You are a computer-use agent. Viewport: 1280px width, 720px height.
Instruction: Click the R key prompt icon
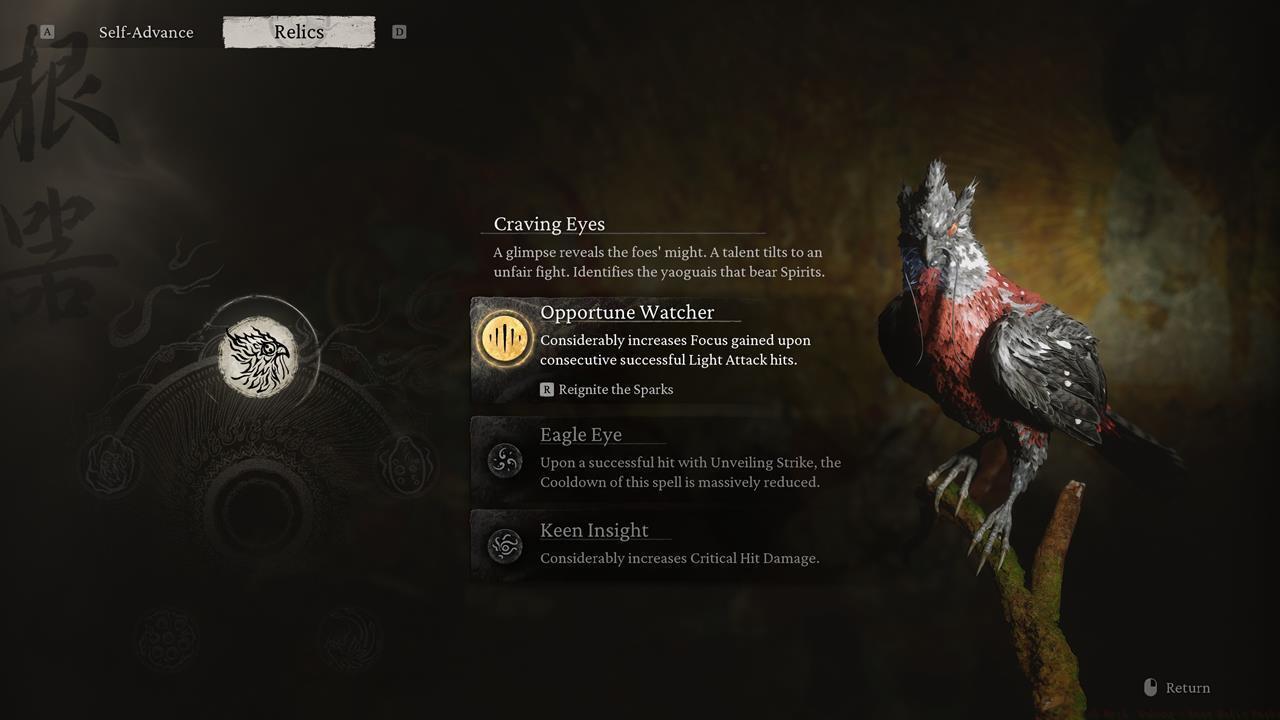(x=546, y=389)
